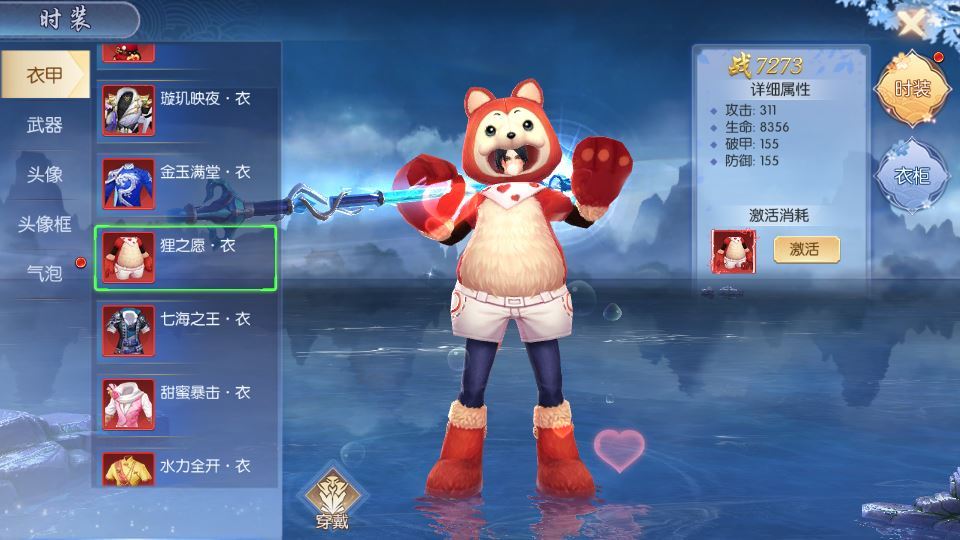This screenshot has height=540, width=960.
Task: Go to the 头像框 avatar frame tab
Action: tap(44, 223)
